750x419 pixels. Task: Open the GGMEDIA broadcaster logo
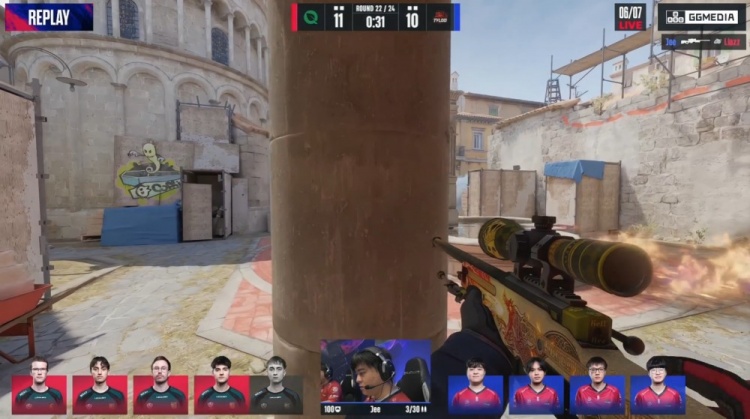click(x=702, y=16)
